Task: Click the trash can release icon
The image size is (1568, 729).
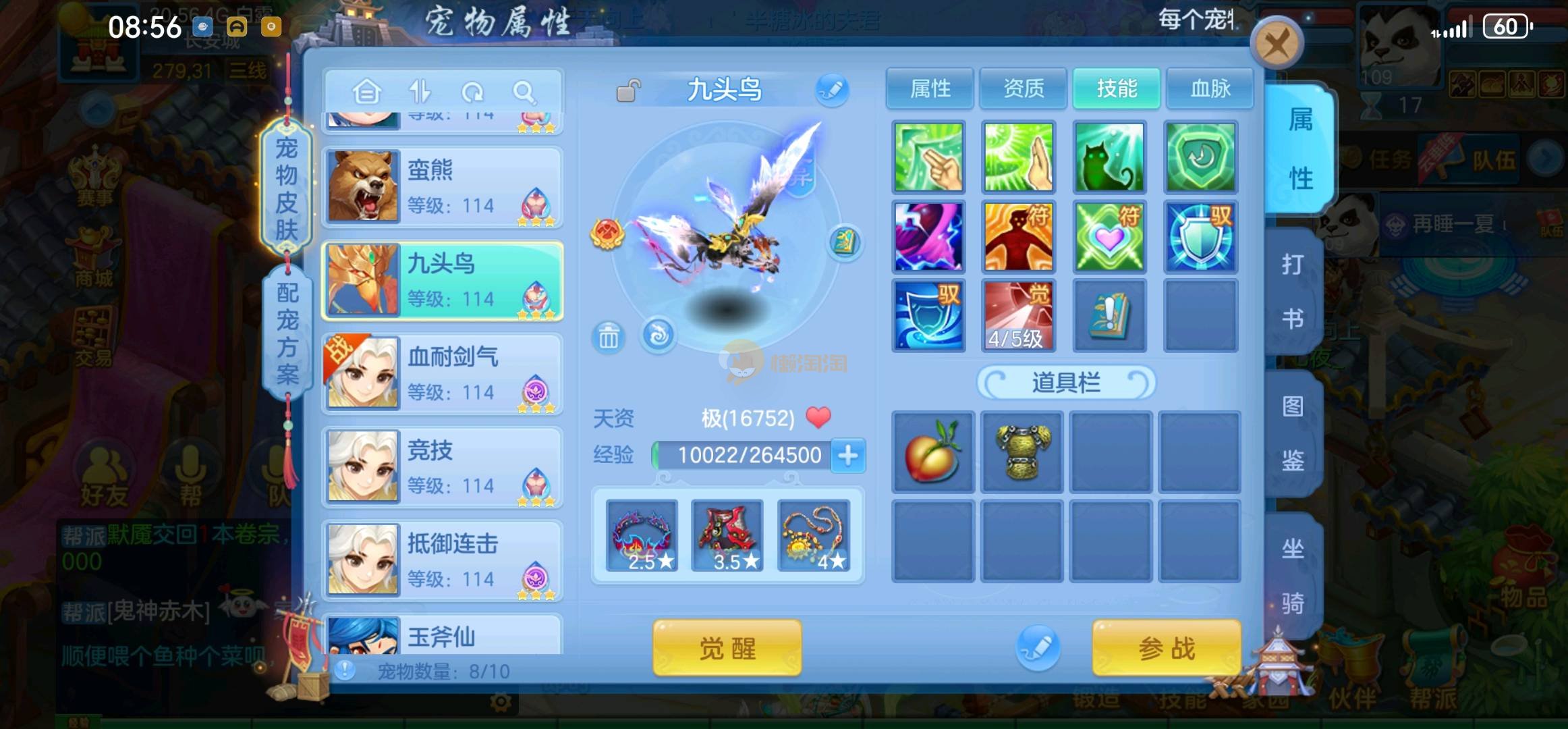Action: 608,337
